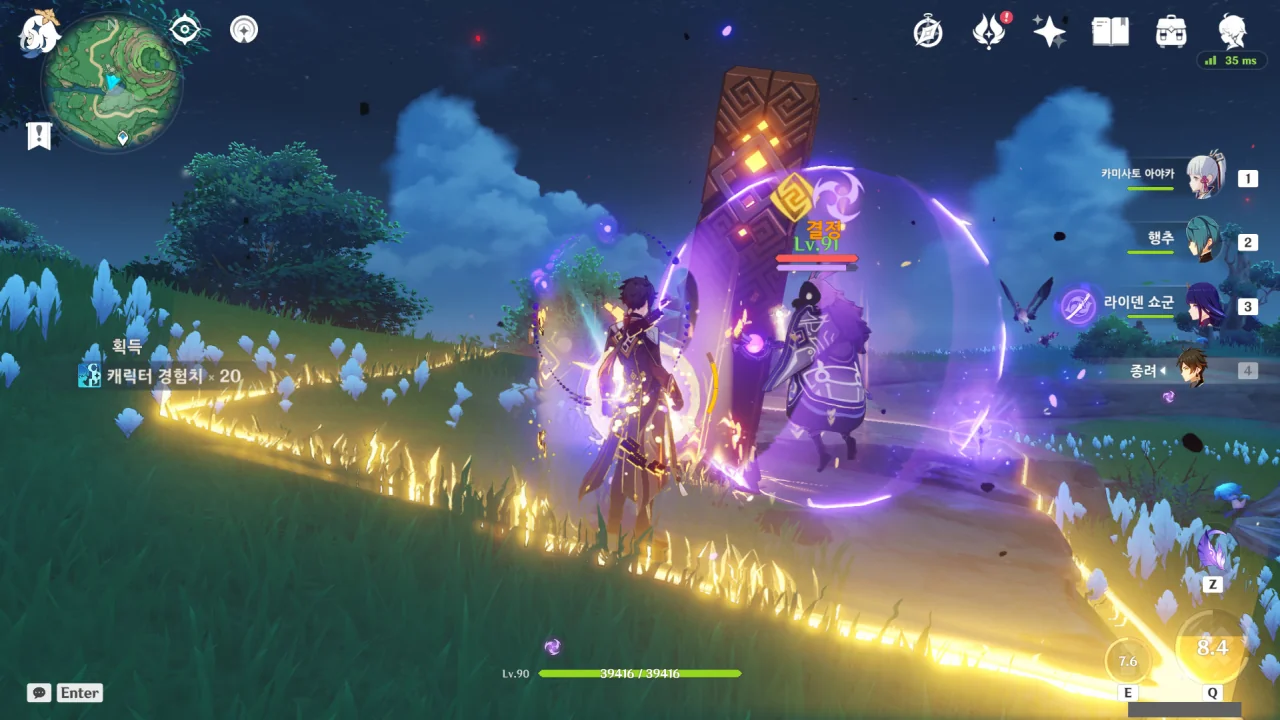Activate the elemental burst button
Viewport: 1280px width, 720px height.
tap(1212, 648)
